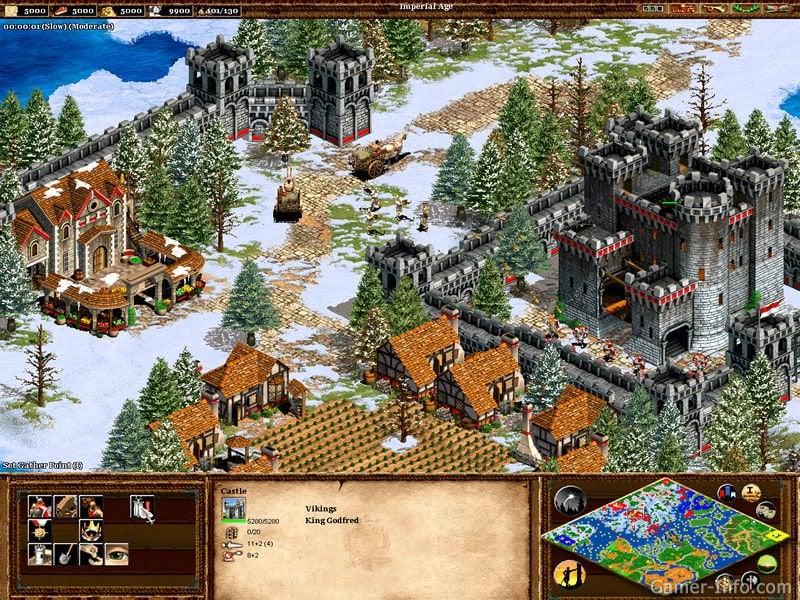Image resolution: width=800 pixels, height=600 pixels.
Task: Create a Petard unit
Action: (x=92, y=507)
